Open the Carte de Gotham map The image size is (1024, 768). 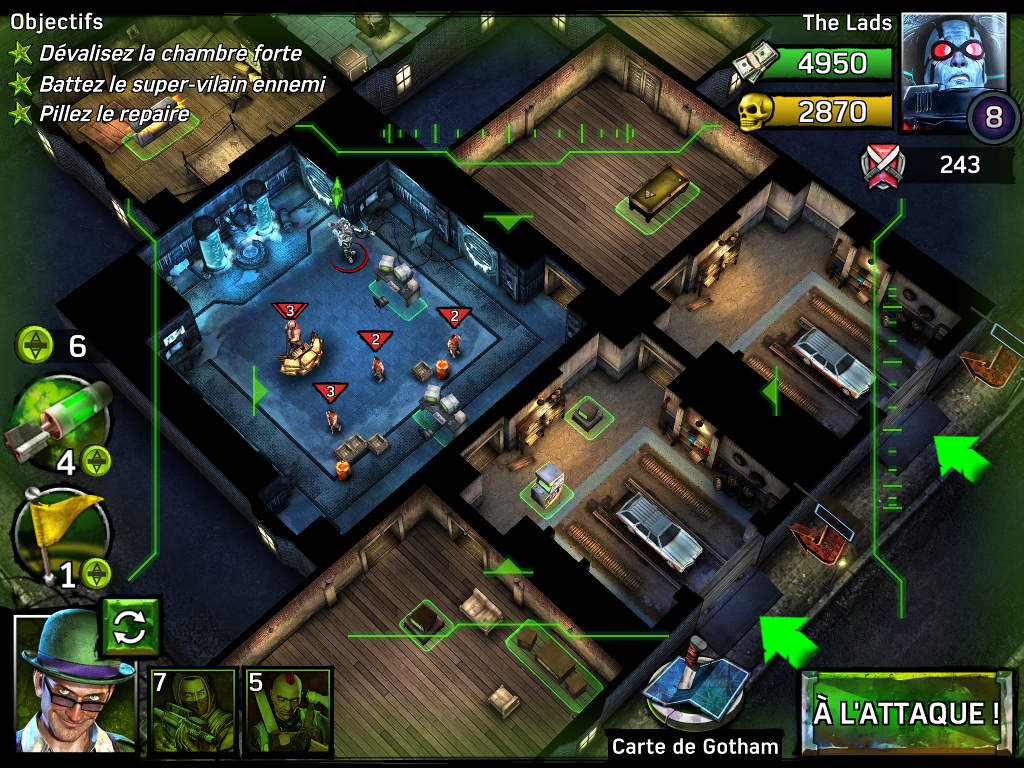pos(694,700)
